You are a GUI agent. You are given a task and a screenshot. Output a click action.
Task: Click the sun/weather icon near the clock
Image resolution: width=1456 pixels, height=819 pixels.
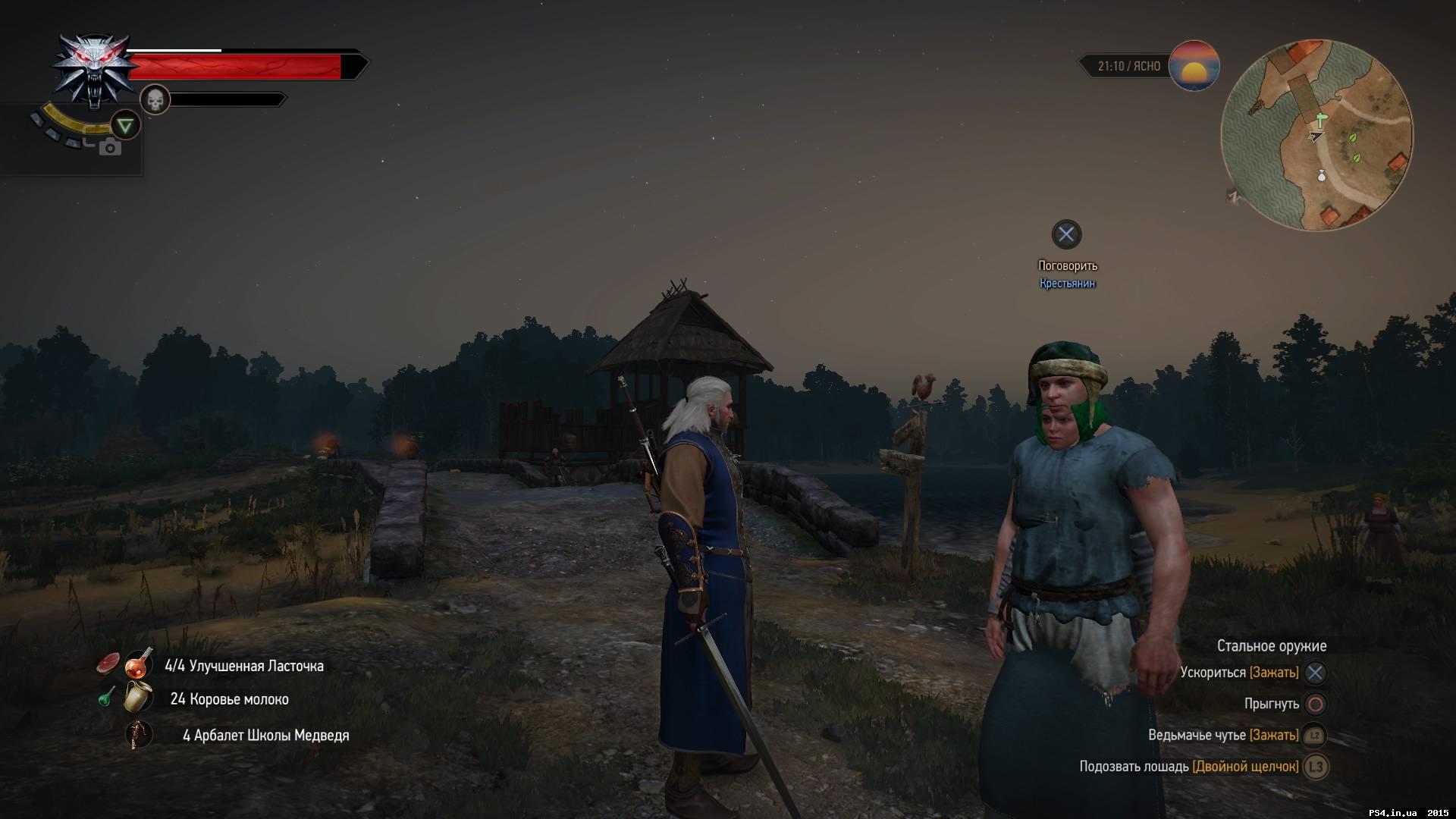pyautogui.click(x=1195, y=67)
